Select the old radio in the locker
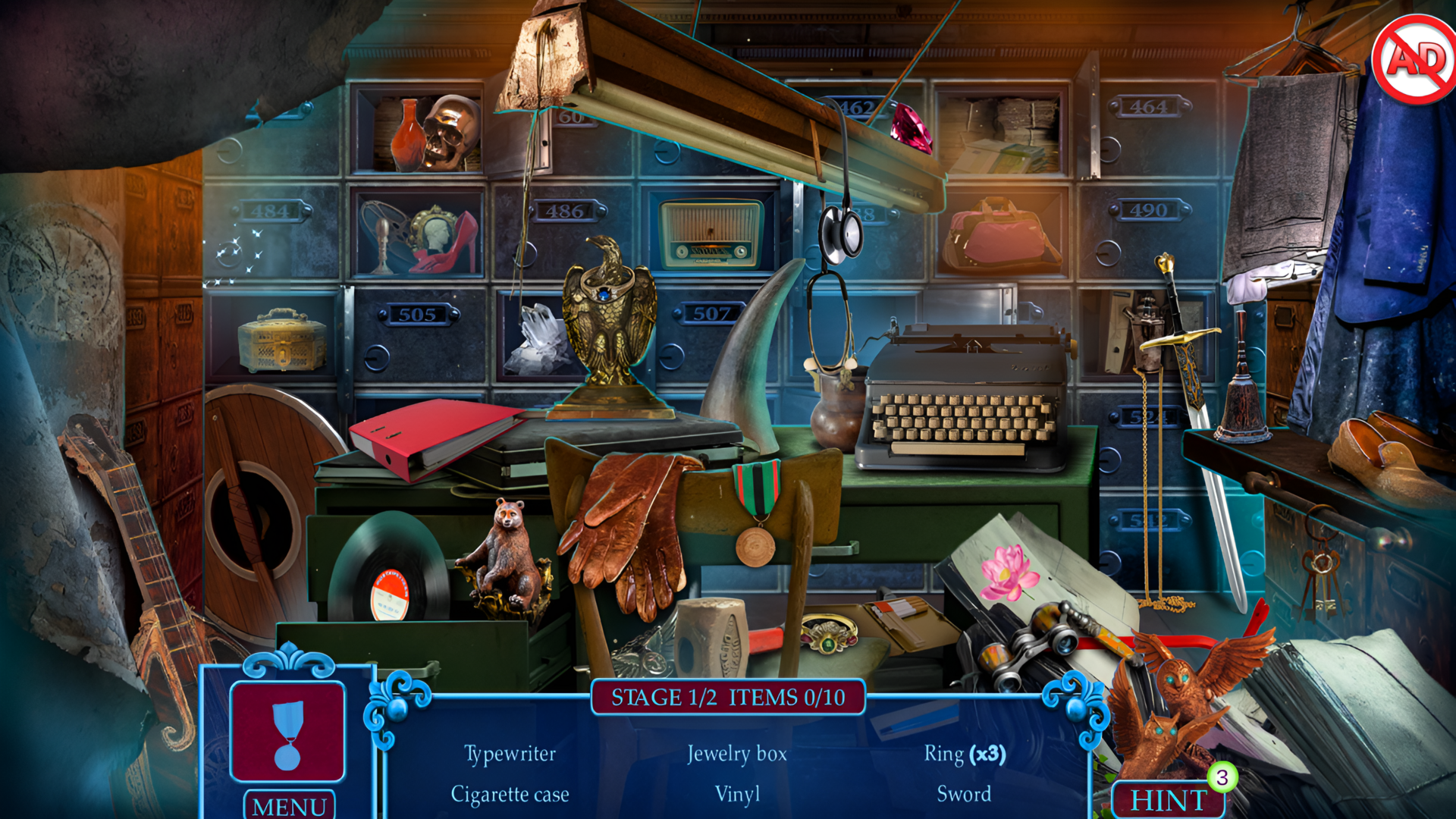Viewport: 1456px width, 819px height. tap(709, 235)
